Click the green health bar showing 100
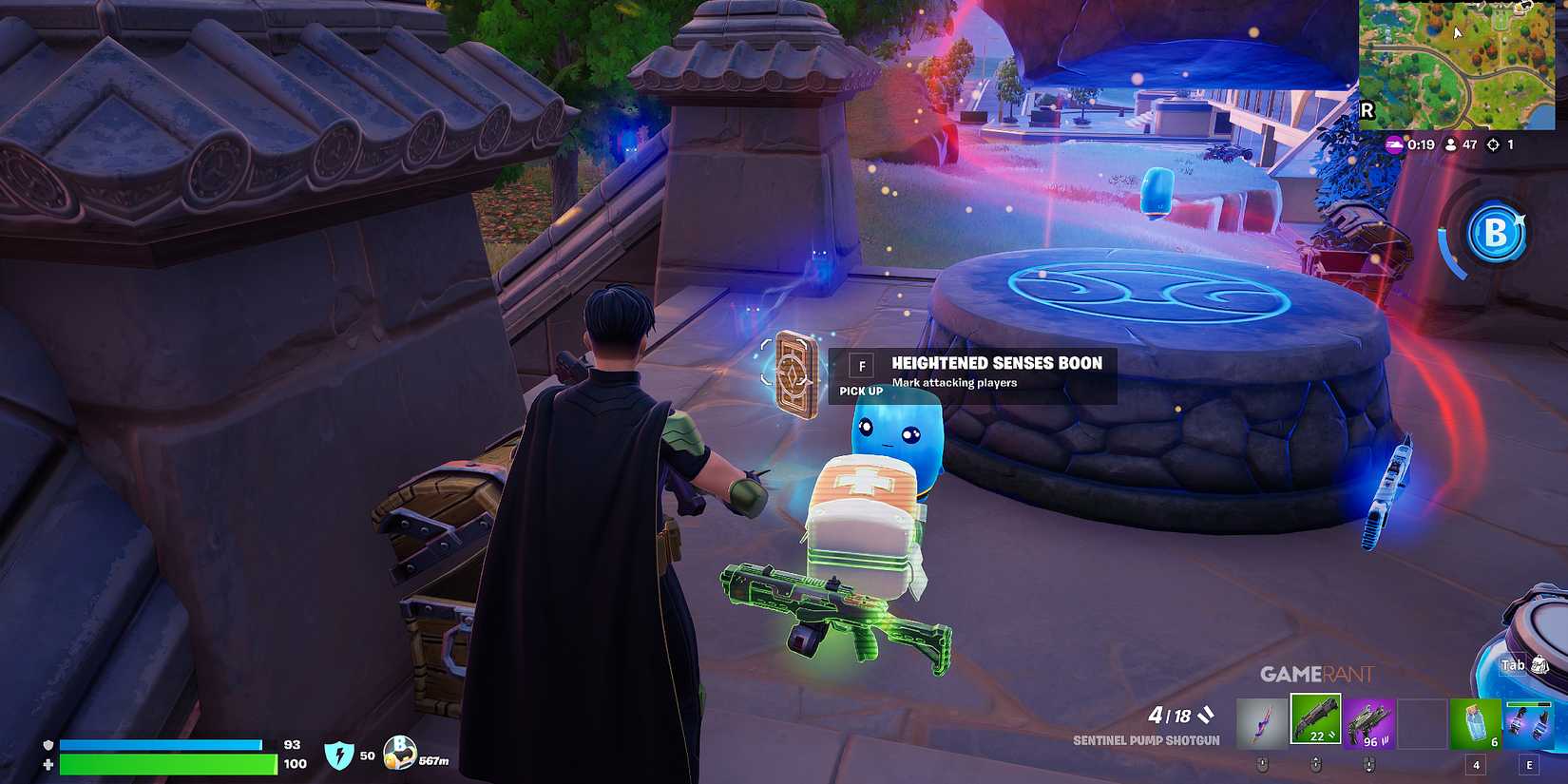The height and width of the screenshot is (784, 1568). [x=162, y=764]
